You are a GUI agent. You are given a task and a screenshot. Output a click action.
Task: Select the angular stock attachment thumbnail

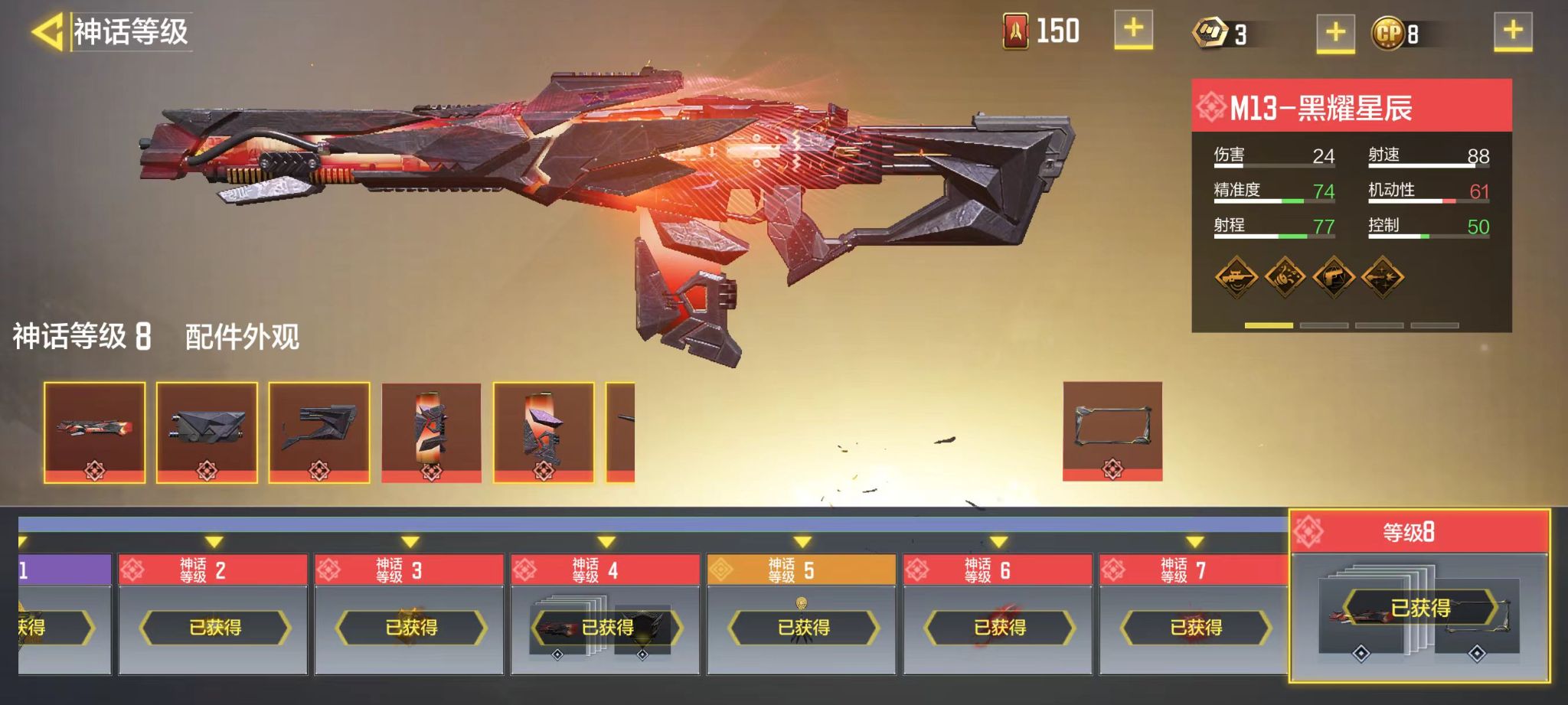pyautogui.click(x=319, y=432)
